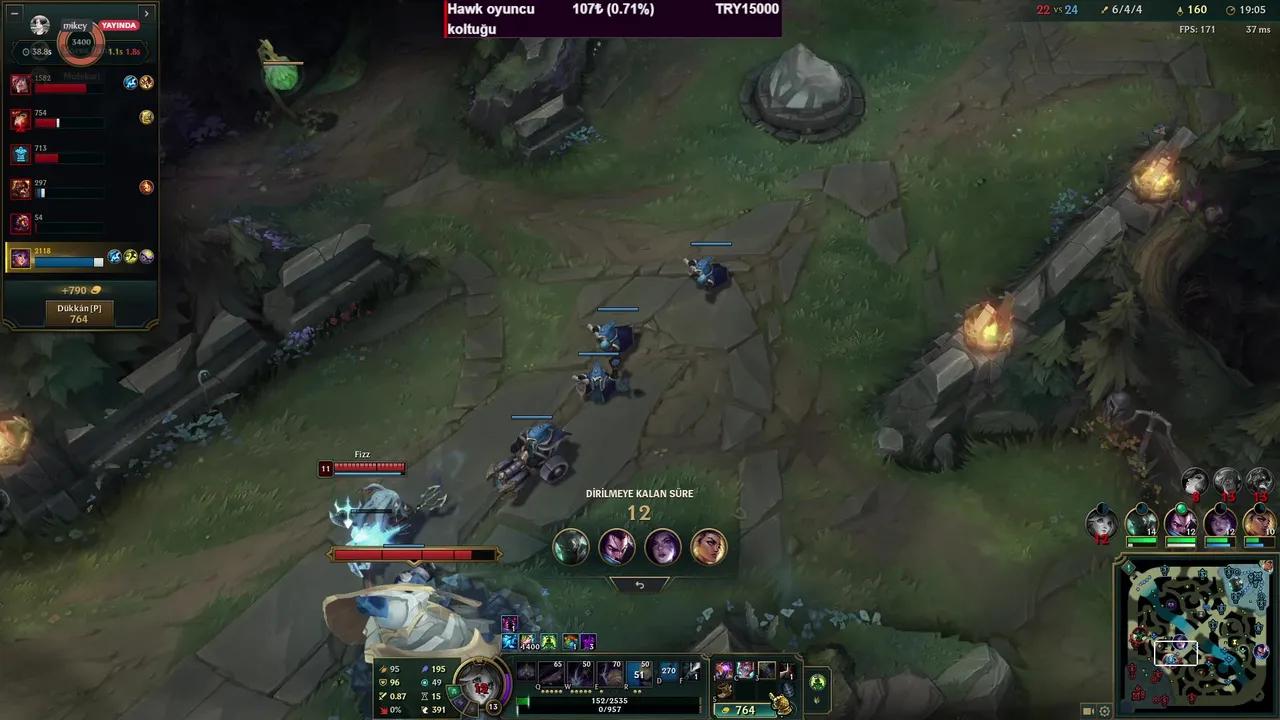Click the golden Samira portrait on respawn screen

coord(709,547)
